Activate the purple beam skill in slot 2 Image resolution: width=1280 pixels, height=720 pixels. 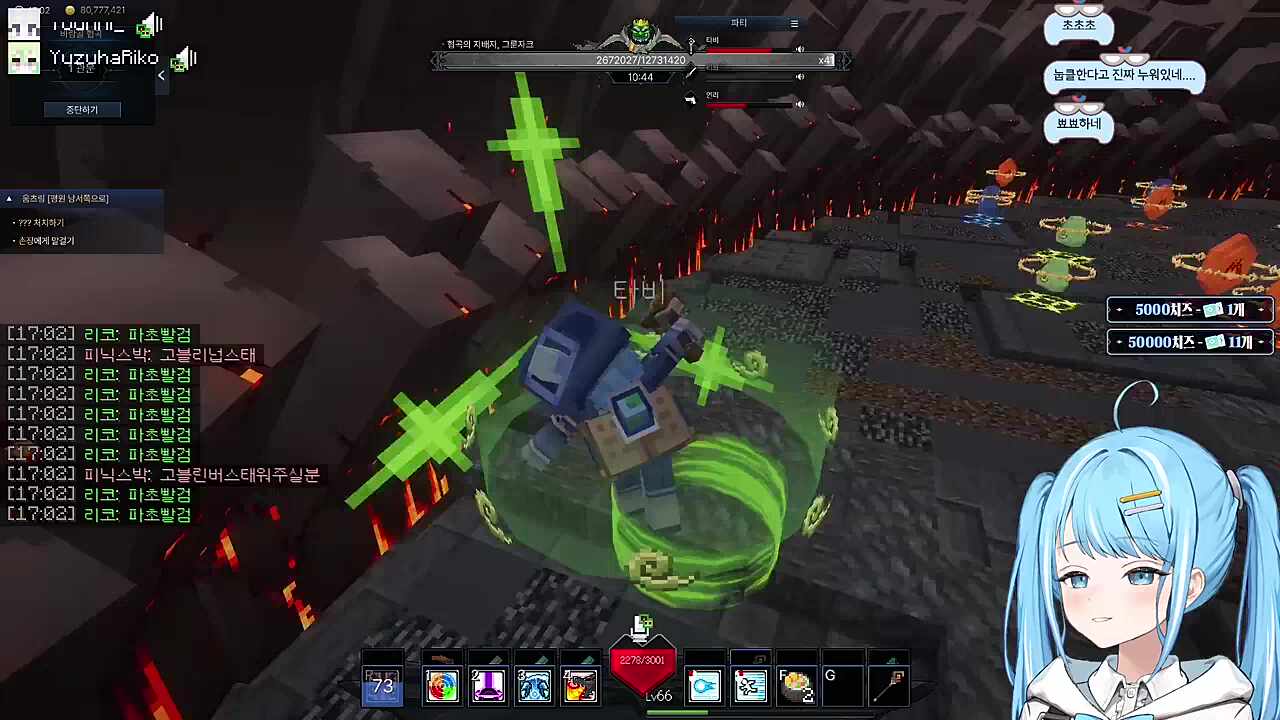pos(488,686)
